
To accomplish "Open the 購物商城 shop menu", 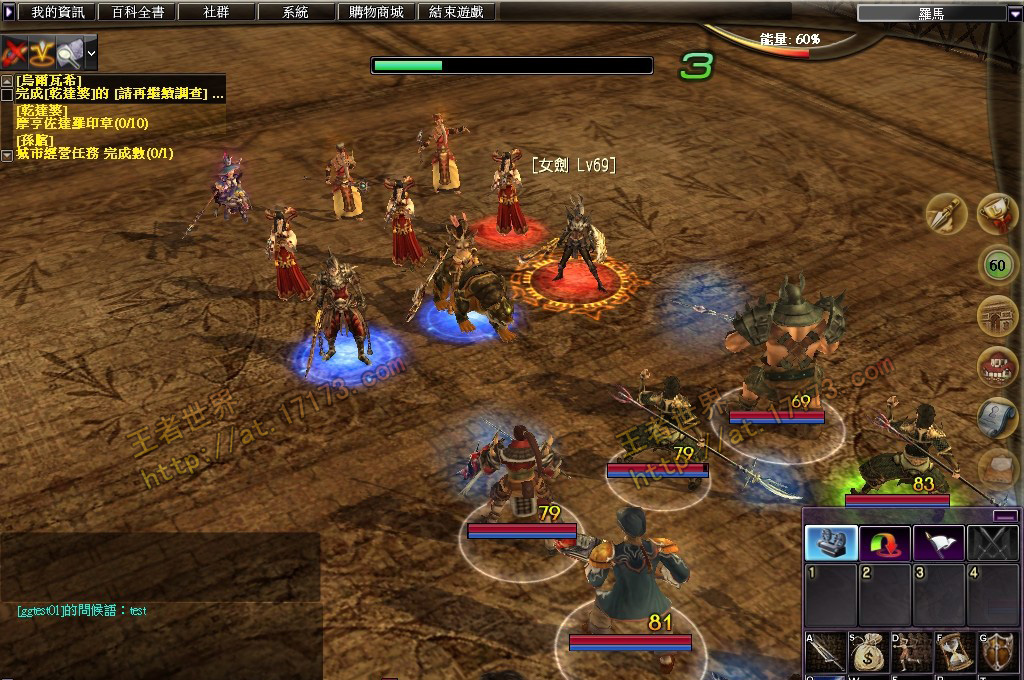I will pyautogui.click(x=376, y=12).
